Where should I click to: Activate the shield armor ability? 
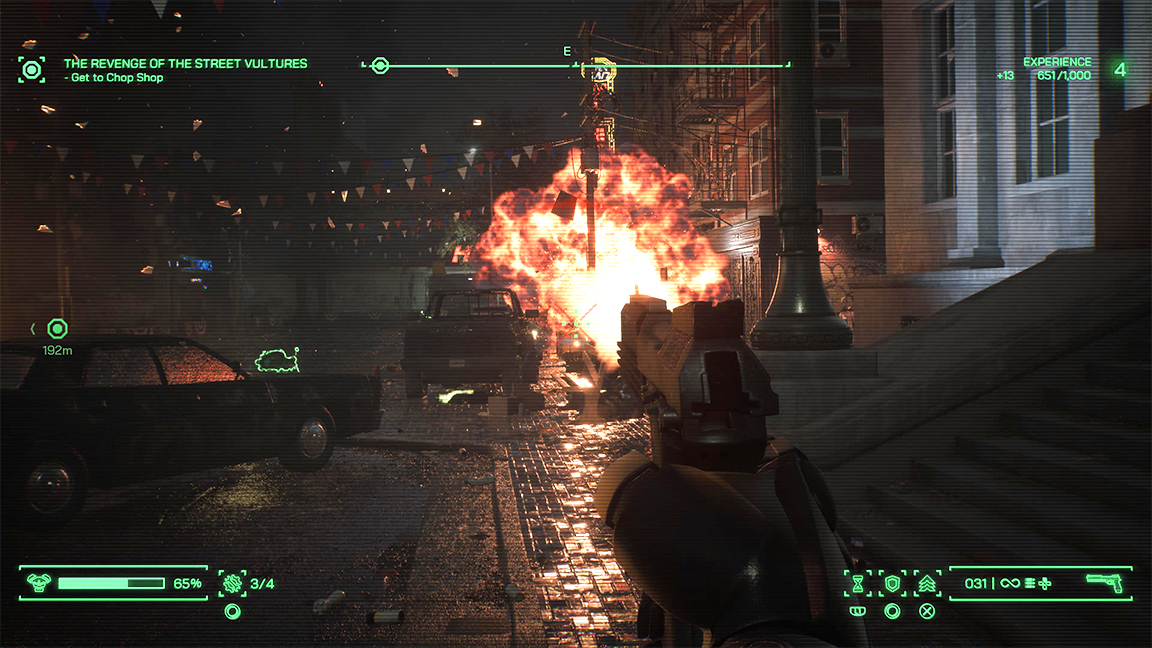(x=892, y=584)
